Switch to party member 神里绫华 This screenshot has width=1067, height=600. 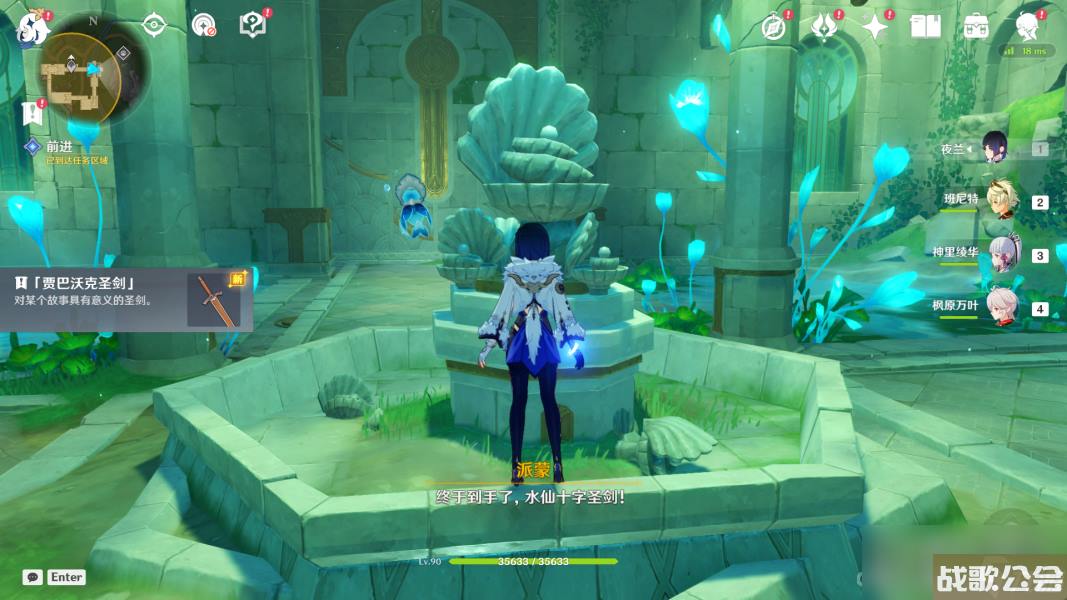pos(1001,254)
